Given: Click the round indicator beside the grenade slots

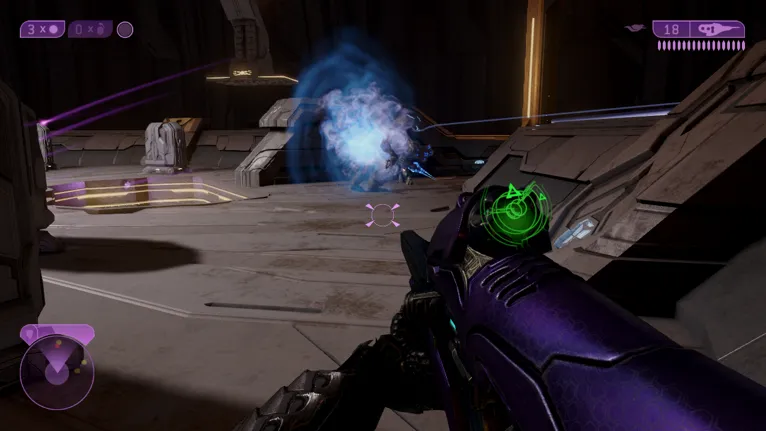Looking at the screenshot, I should click(125, 29).
